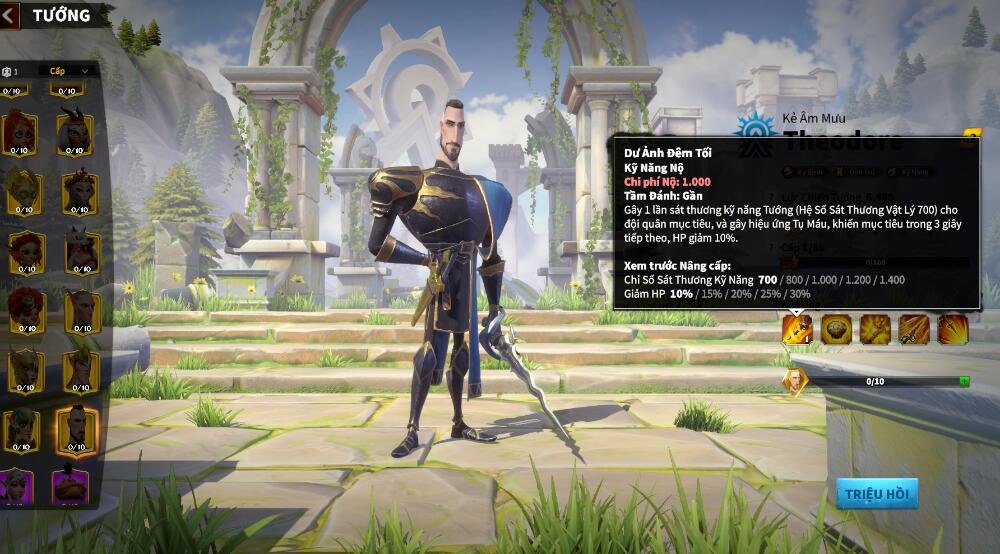Select the middle skill icon of the five
The image size is (1000, 554).
[x=875, y=328]
